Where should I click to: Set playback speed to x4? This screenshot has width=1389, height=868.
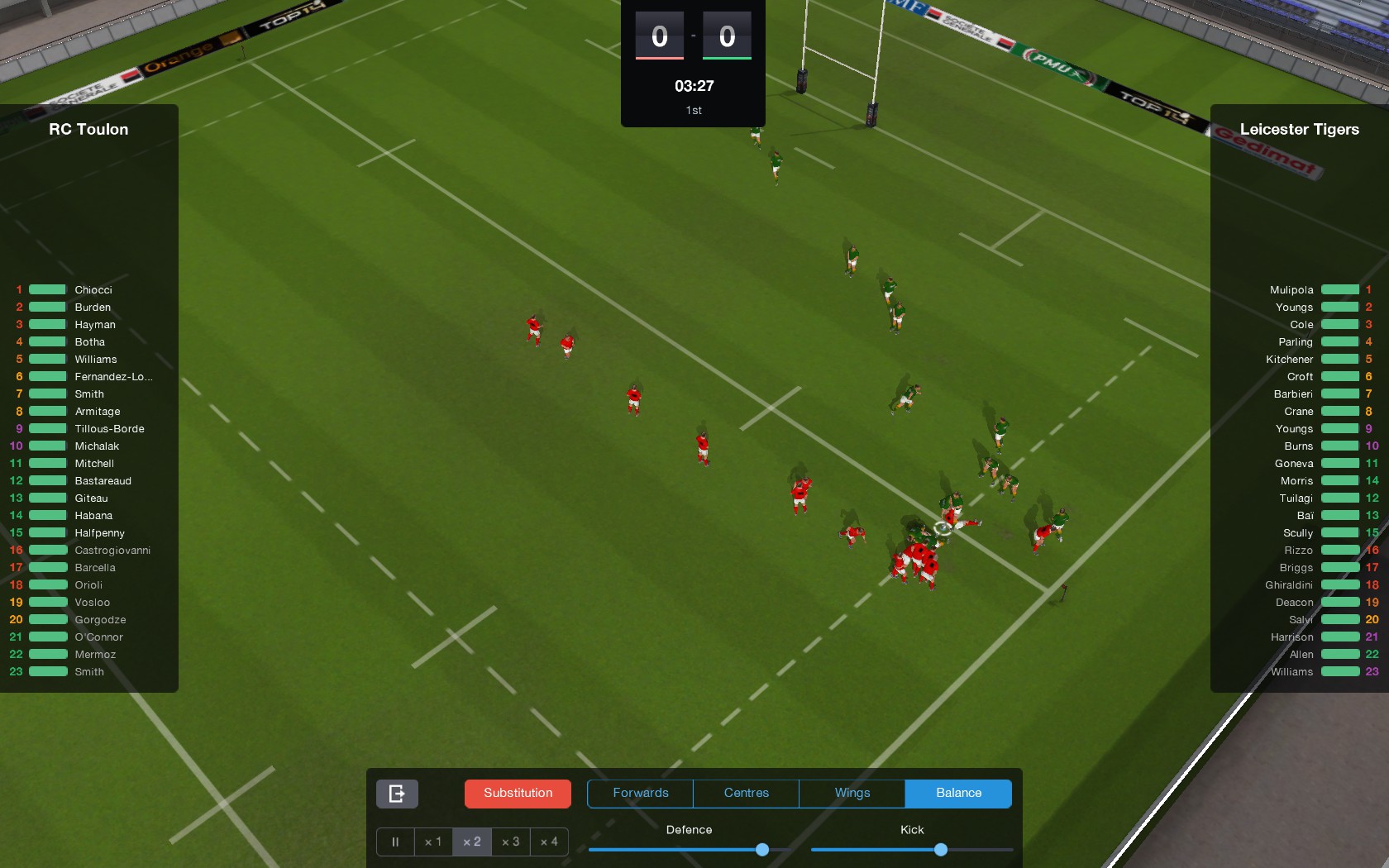549,842
